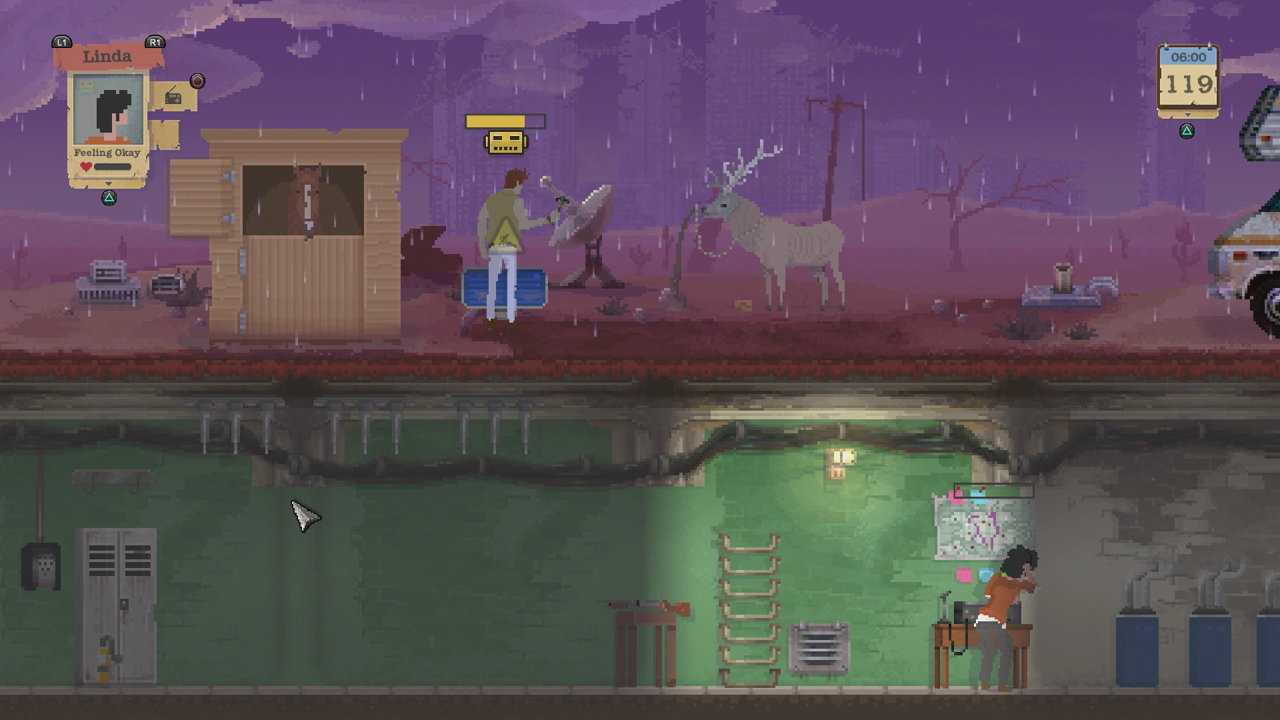Viewport: 1280px width, 720px height.
Task: Expand the calendar using its small down arrow
Action: click(1187, 114)
